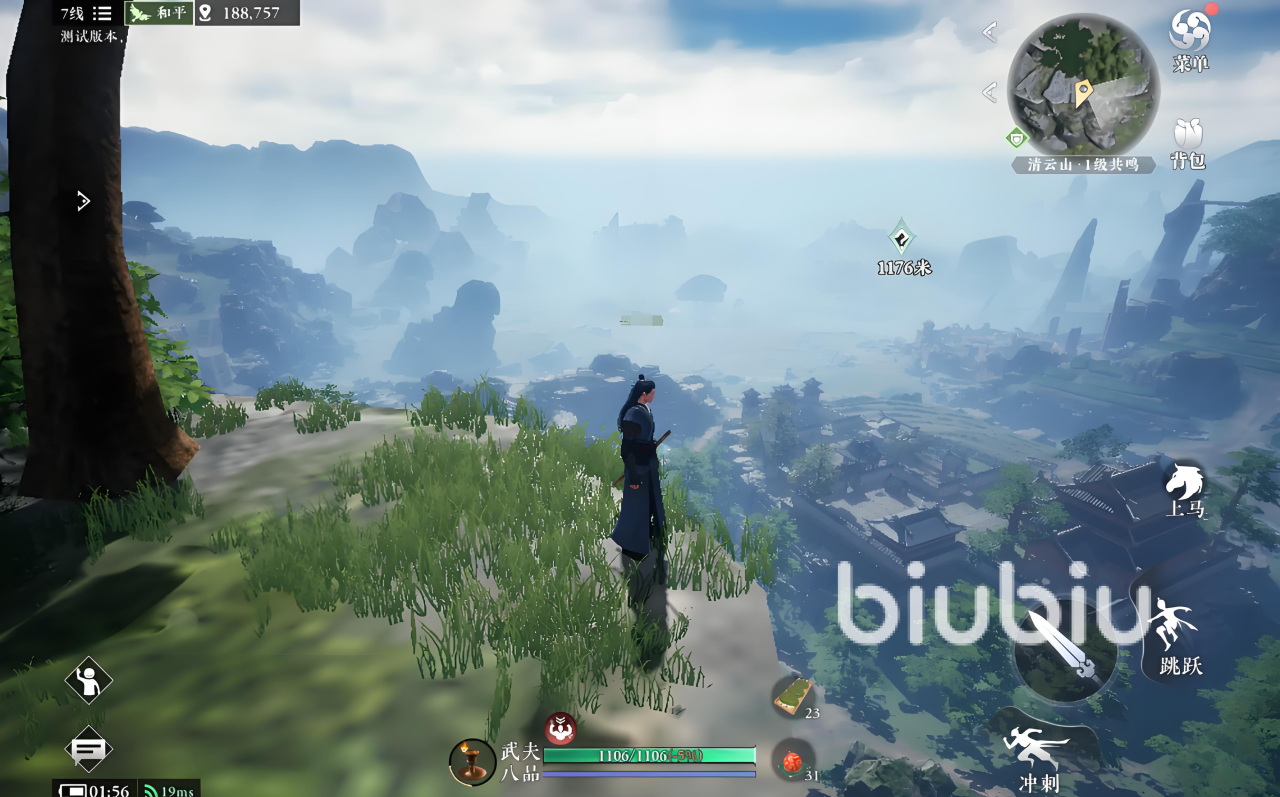Open the 背包 backpack
Screen dimensions: 1280x797
pos(1188,142)
